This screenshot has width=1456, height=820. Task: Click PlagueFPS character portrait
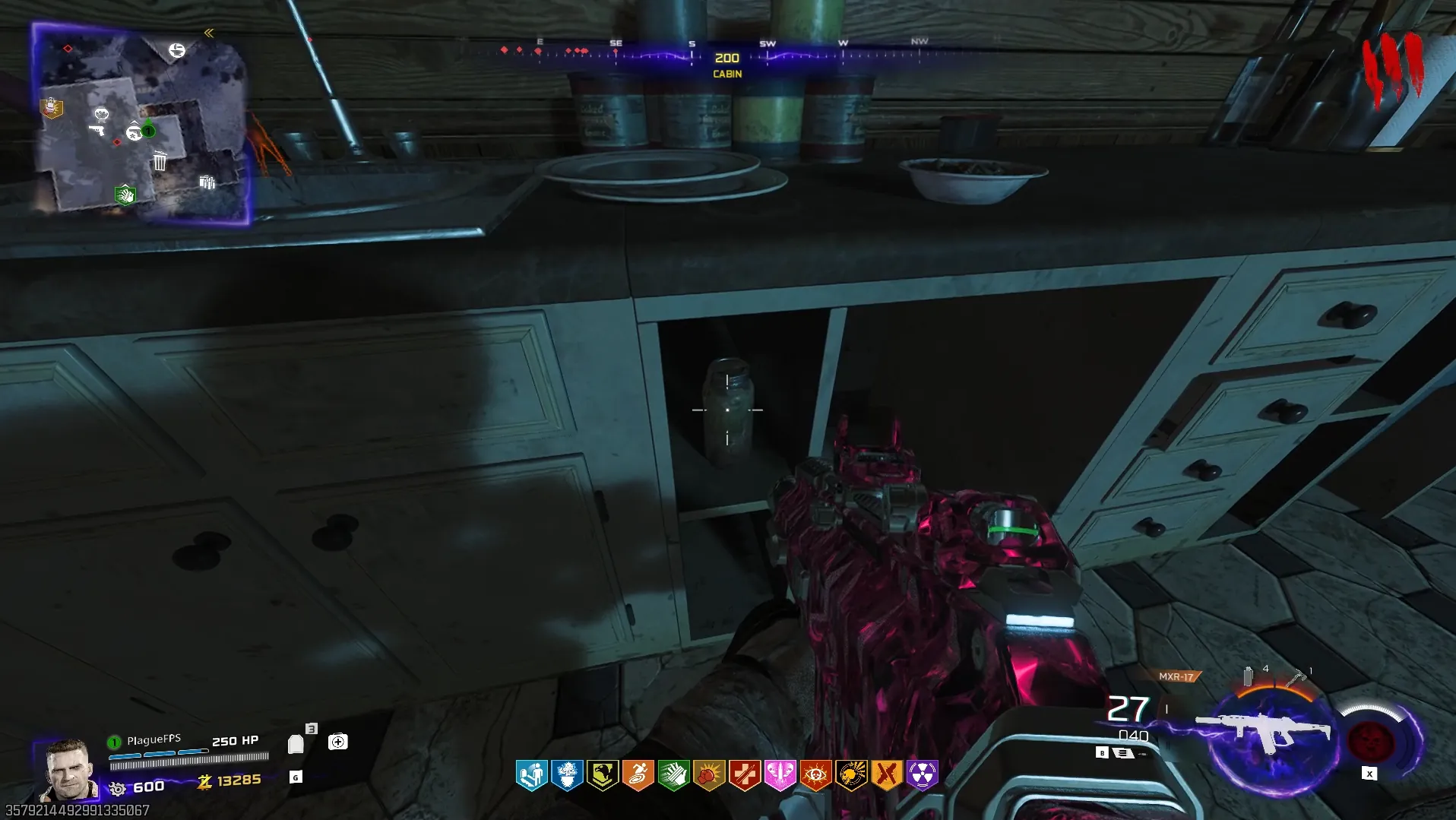(x=68, y=770)
